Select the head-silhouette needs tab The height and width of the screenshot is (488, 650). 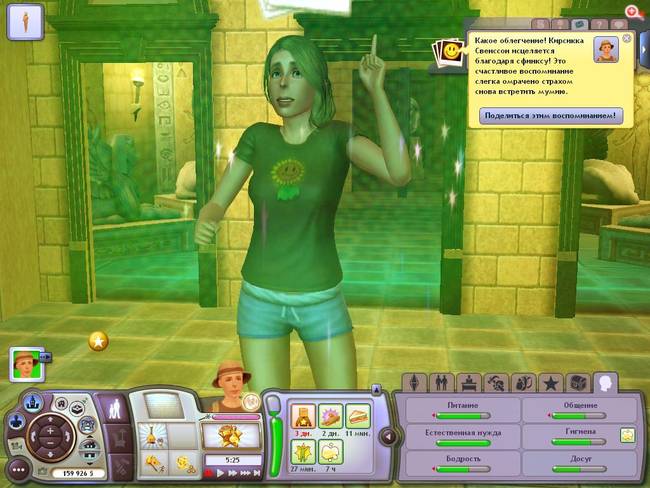tap(605, 382)
